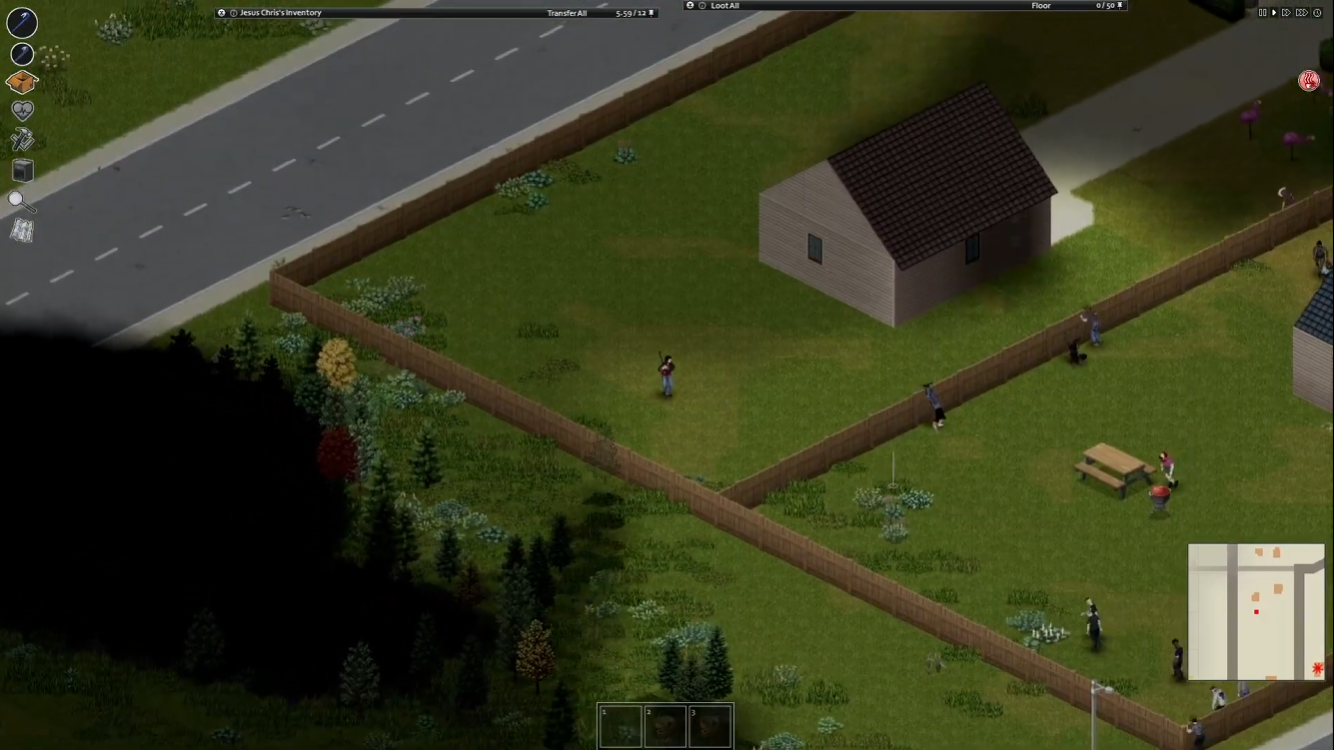Open the appliance panel stove icon

[22, 170]
